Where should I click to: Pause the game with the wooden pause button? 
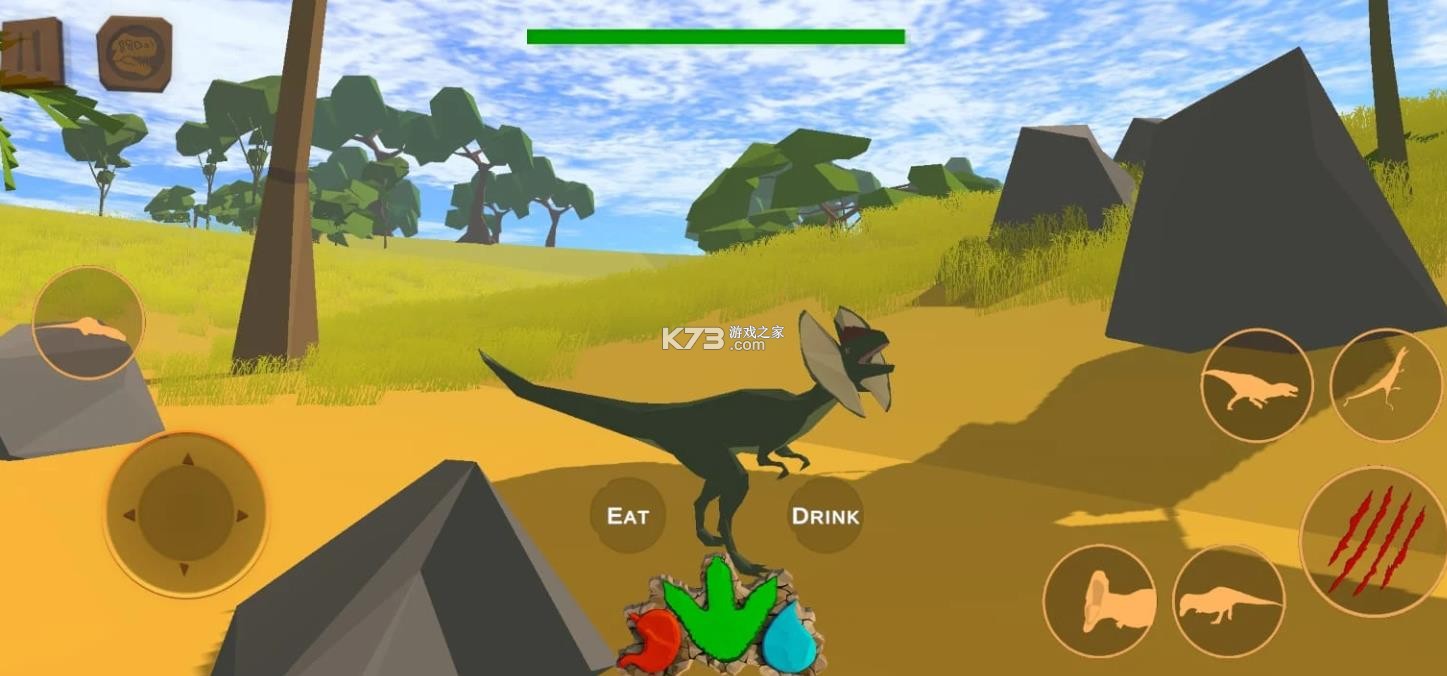(31, 51)
